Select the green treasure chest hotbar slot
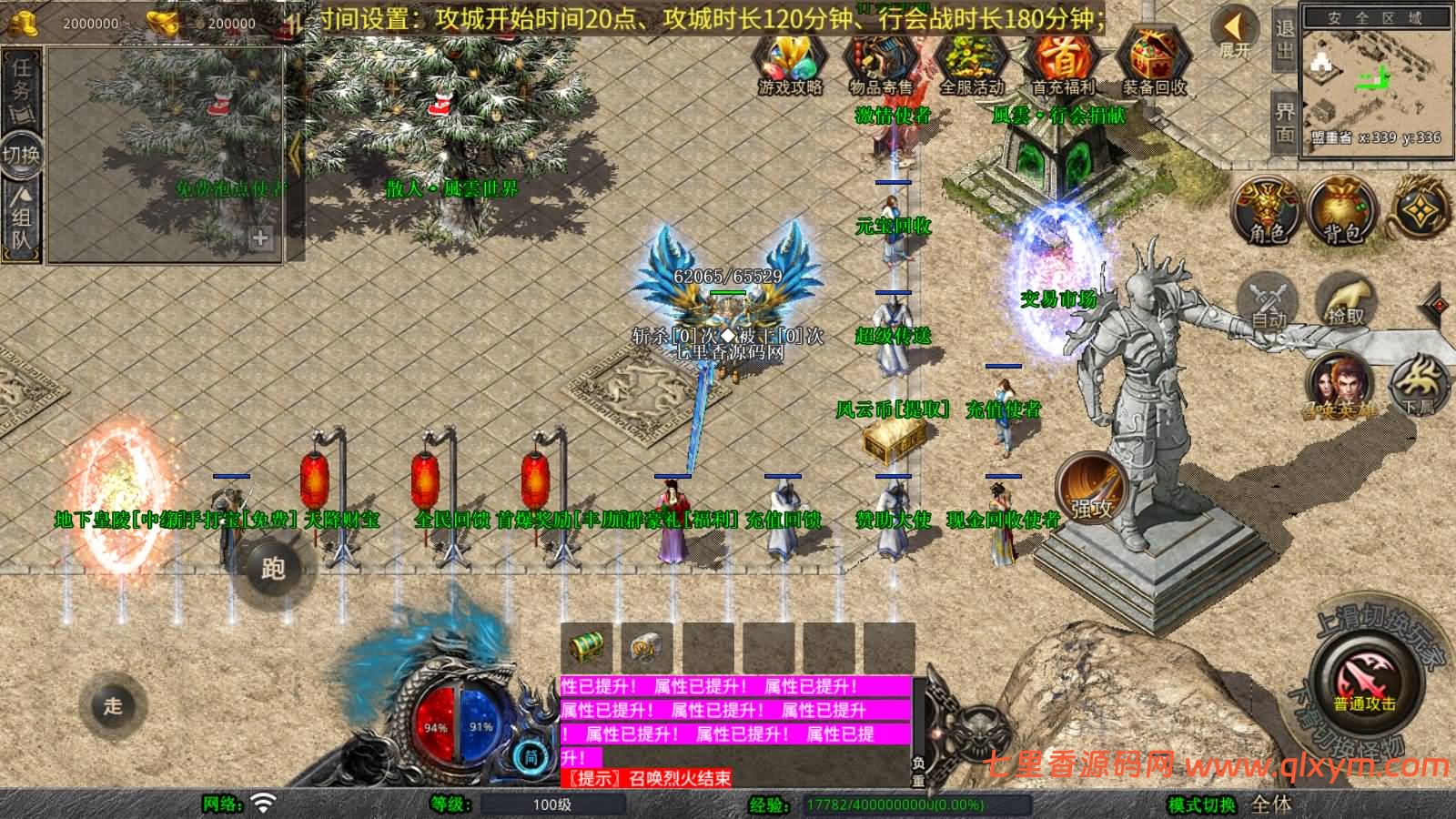This screenshot has width=1456, height=819. coord(587,647)
